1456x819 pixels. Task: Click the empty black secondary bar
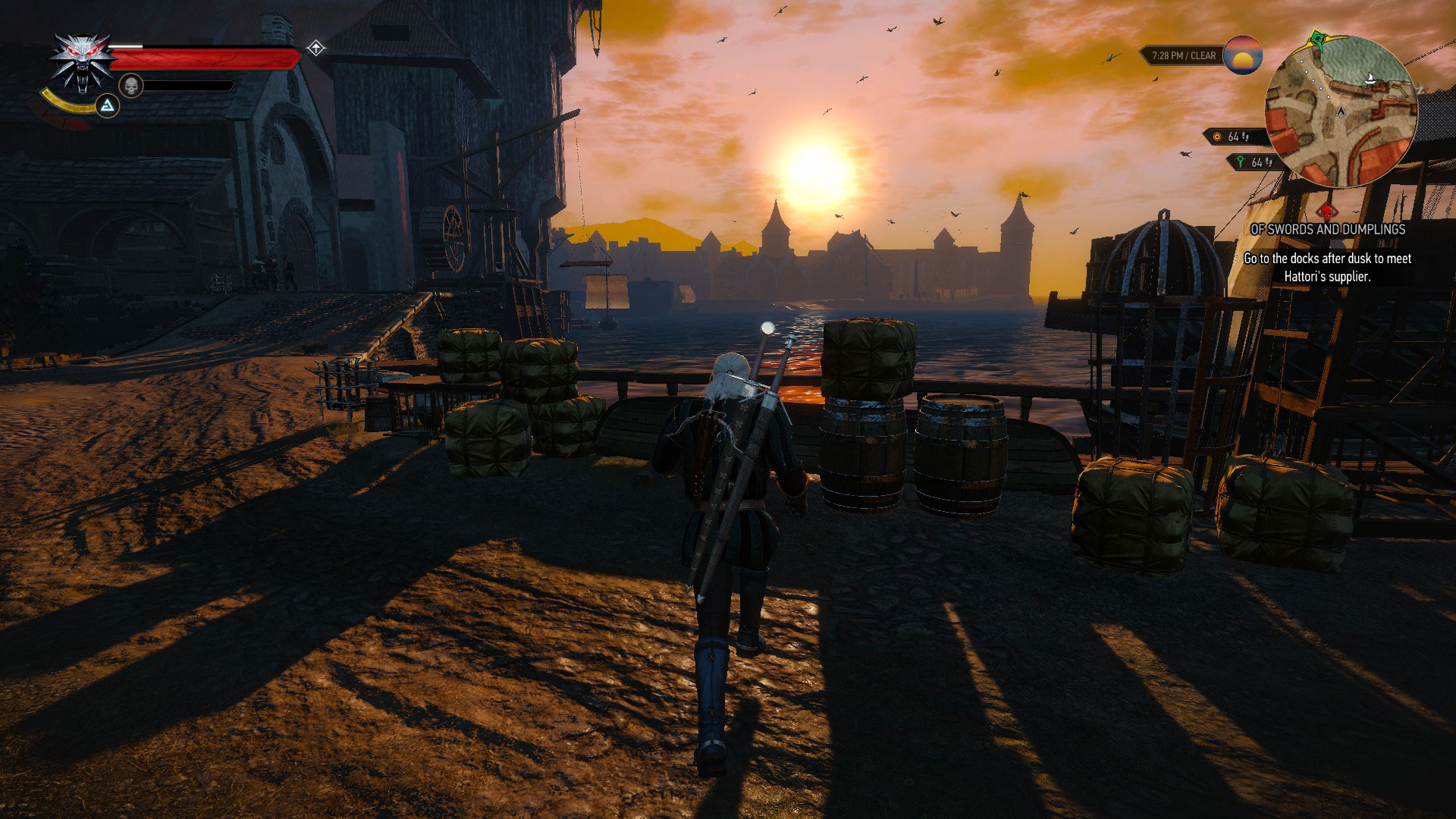tap(189, 86)
